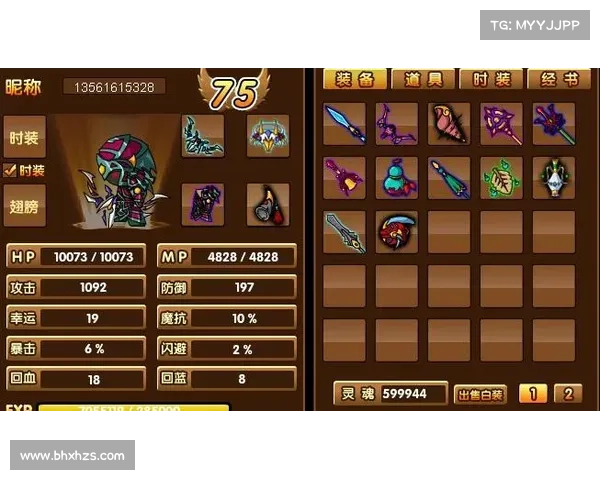
Task: Select the equipped purple armor slot
Action: coord(203,203)
